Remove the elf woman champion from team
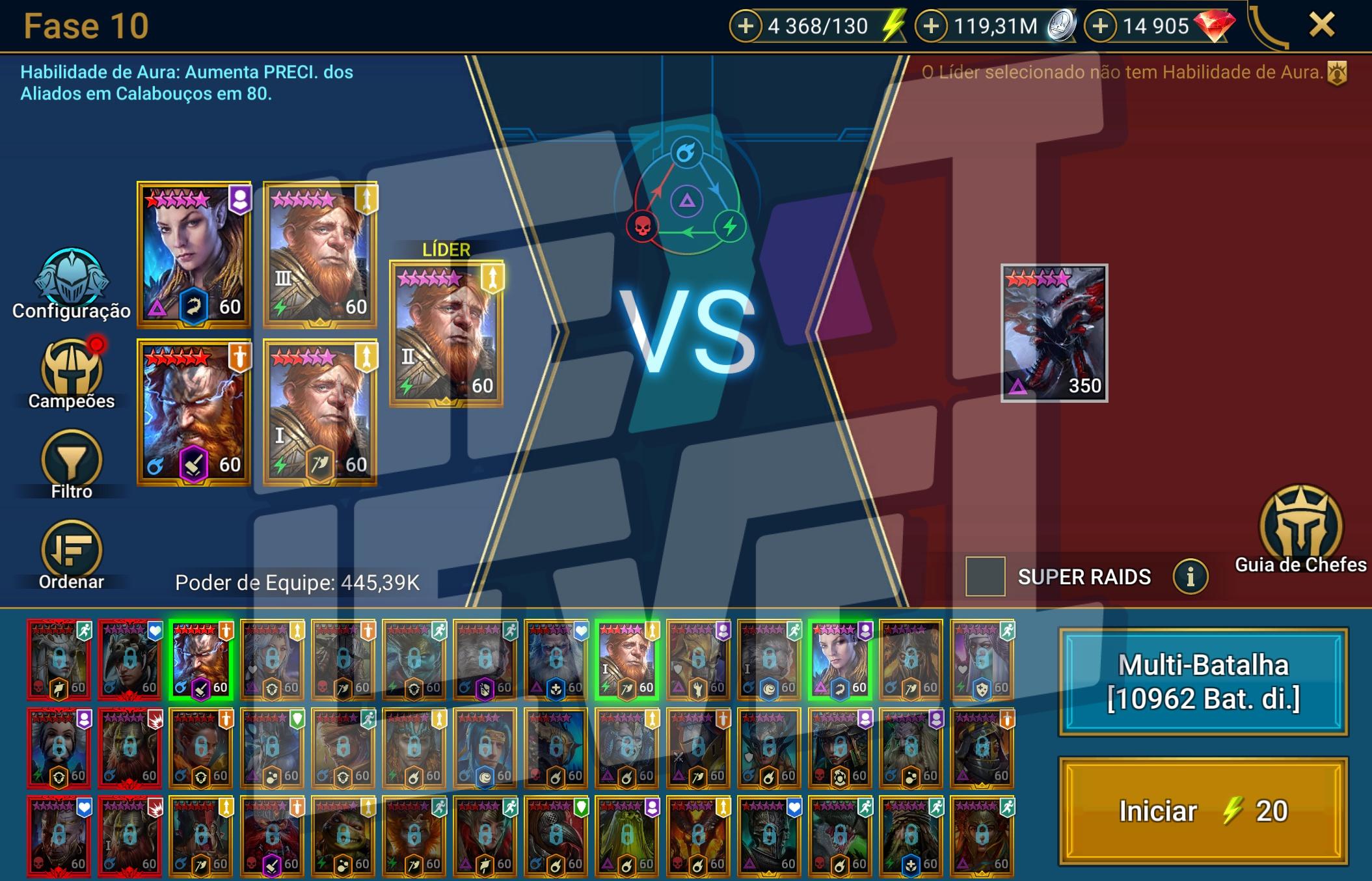 pos(194,254)
